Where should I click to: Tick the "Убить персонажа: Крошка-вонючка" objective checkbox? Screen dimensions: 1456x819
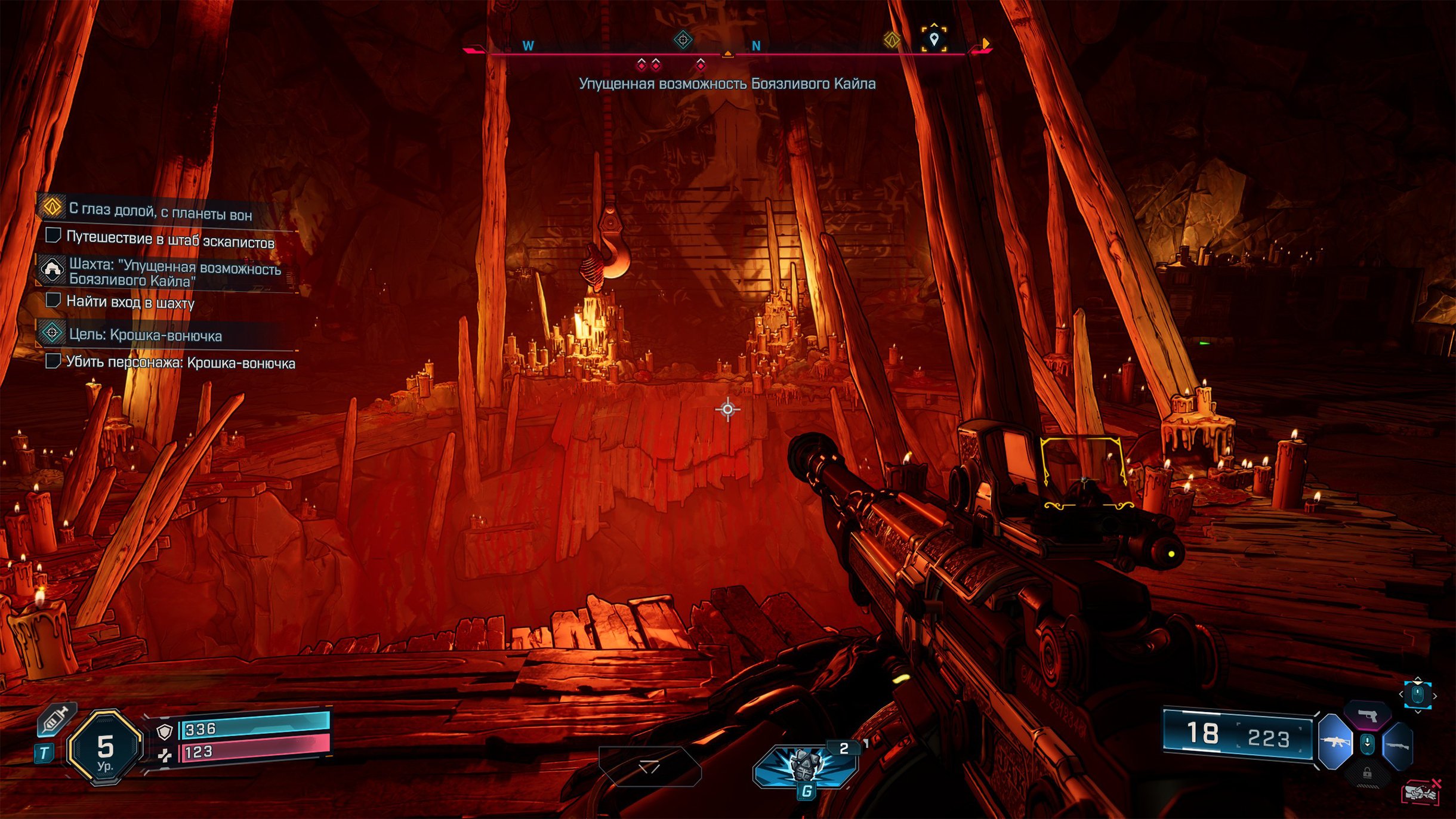[x=53, y=361]
